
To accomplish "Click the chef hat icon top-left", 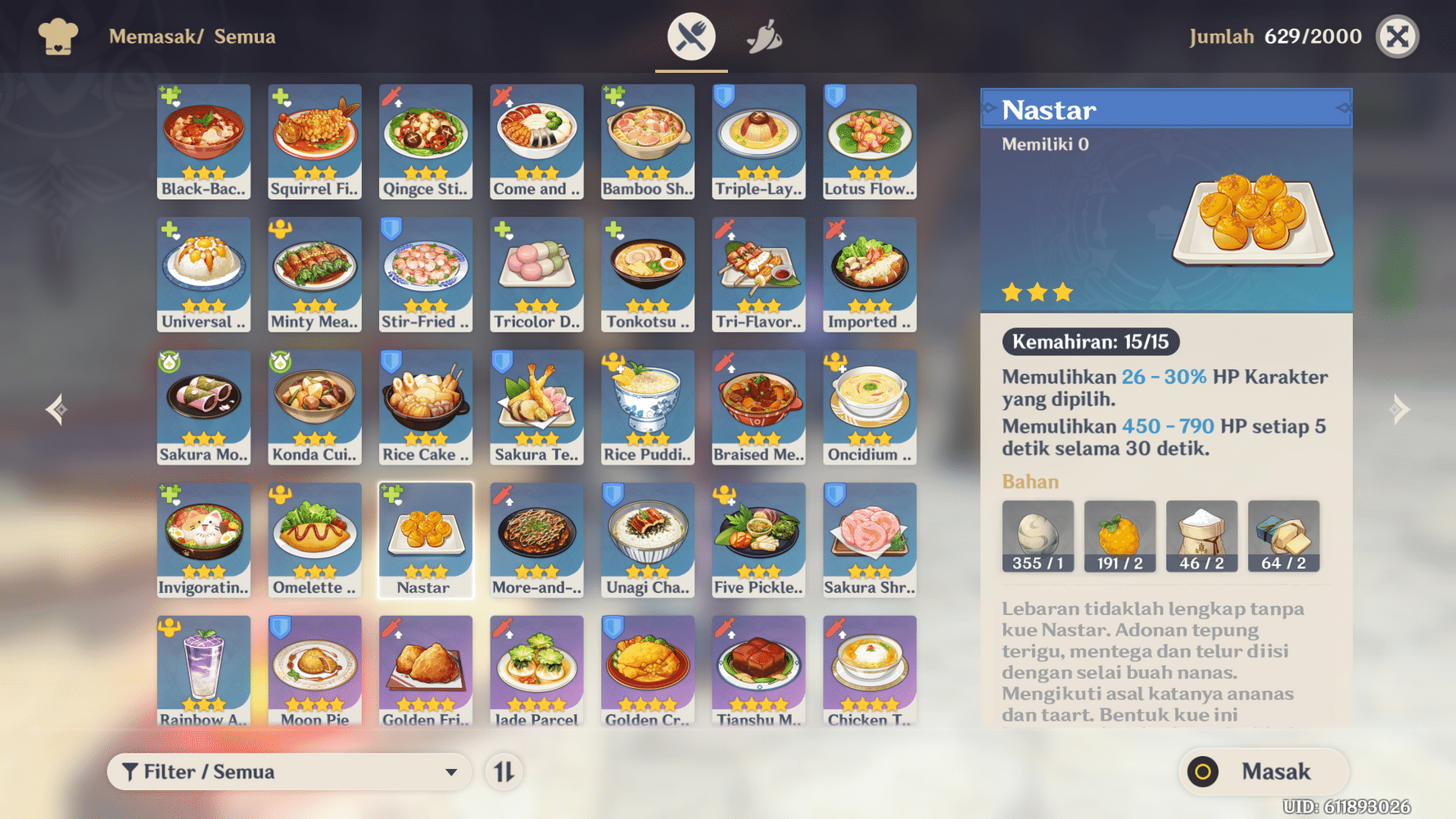I will (57, 36).
